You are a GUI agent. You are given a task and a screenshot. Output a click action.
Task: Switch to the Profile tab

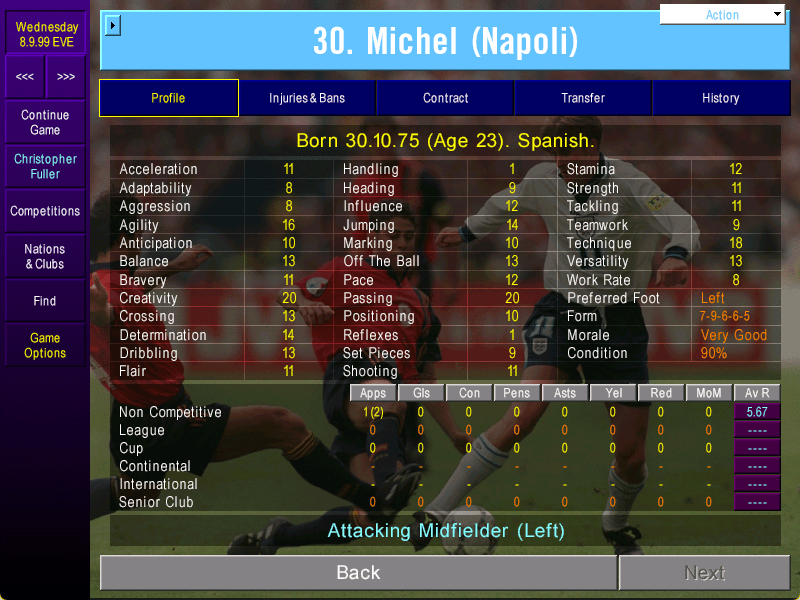[168, 98]
